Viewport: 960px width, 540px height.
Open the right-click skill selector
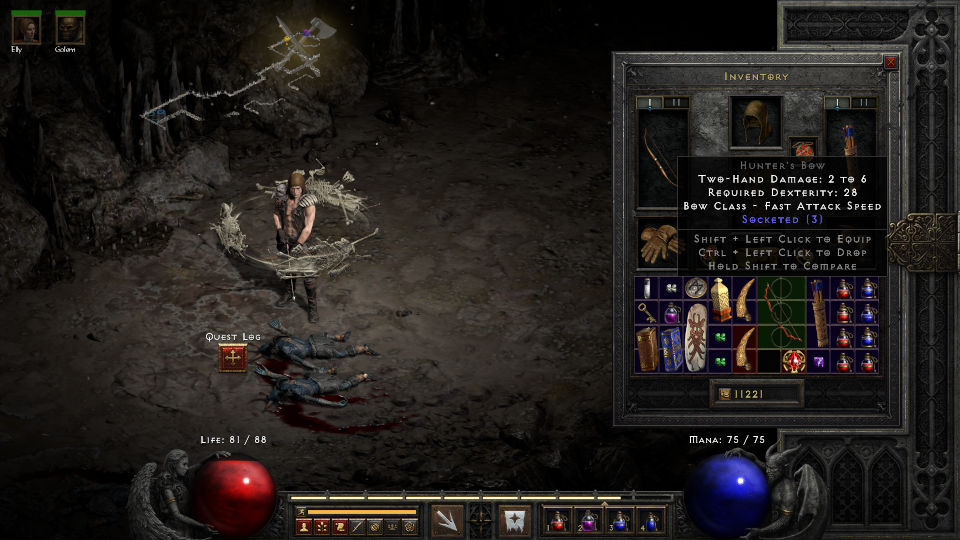pos(515,520)
